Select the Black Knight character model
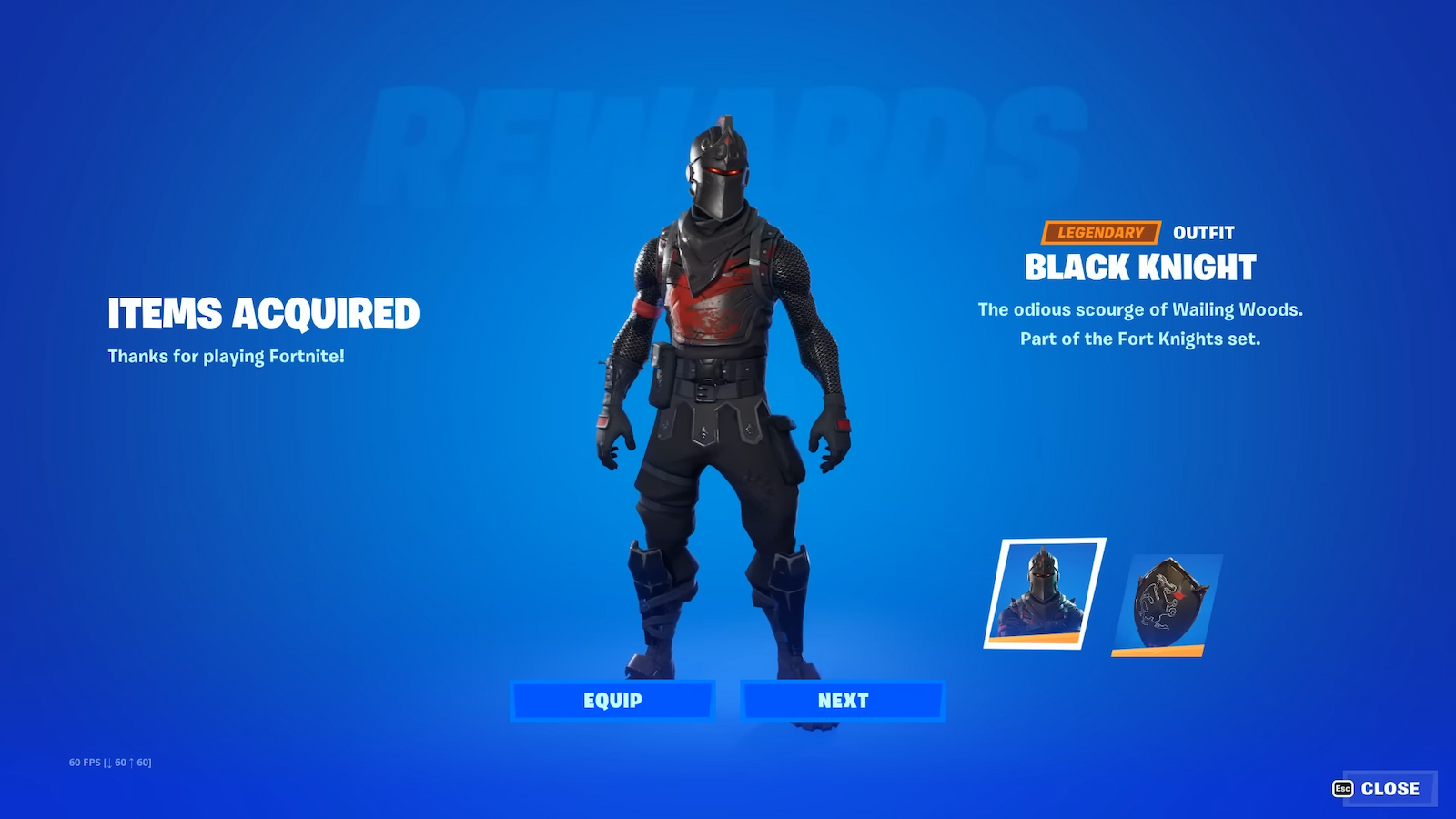The height and width of the screenshot is (819, 1456). [719, 409]
